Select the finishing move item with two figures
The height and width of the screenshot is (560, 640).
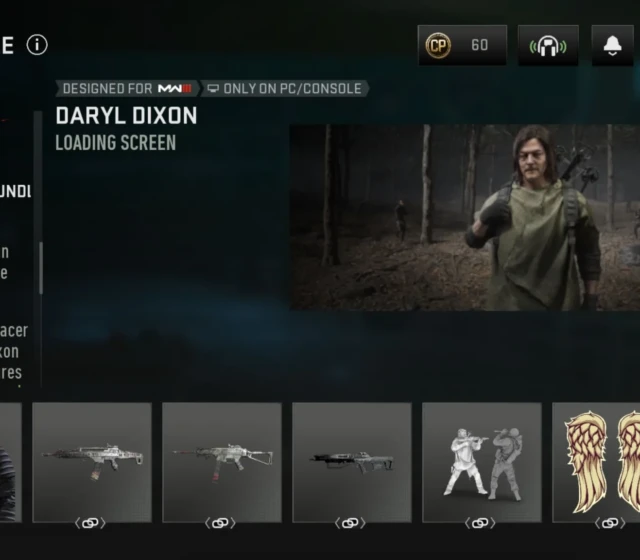tap(481, 462)
